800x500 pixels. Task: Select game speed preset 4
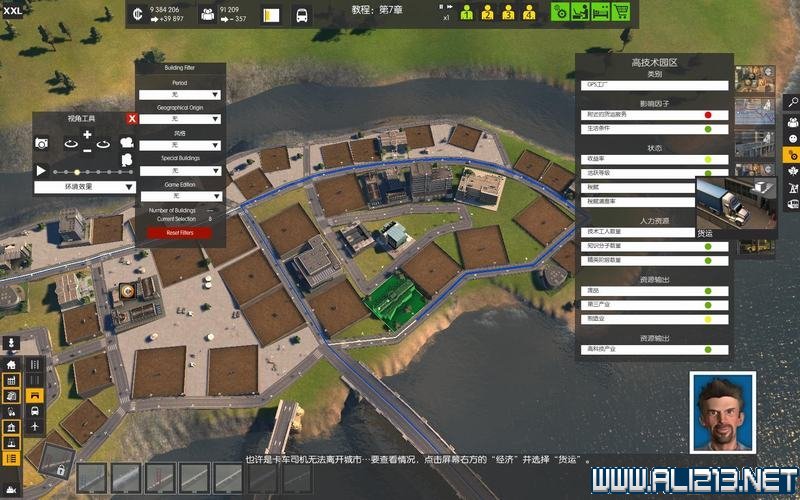coord(528,14)
